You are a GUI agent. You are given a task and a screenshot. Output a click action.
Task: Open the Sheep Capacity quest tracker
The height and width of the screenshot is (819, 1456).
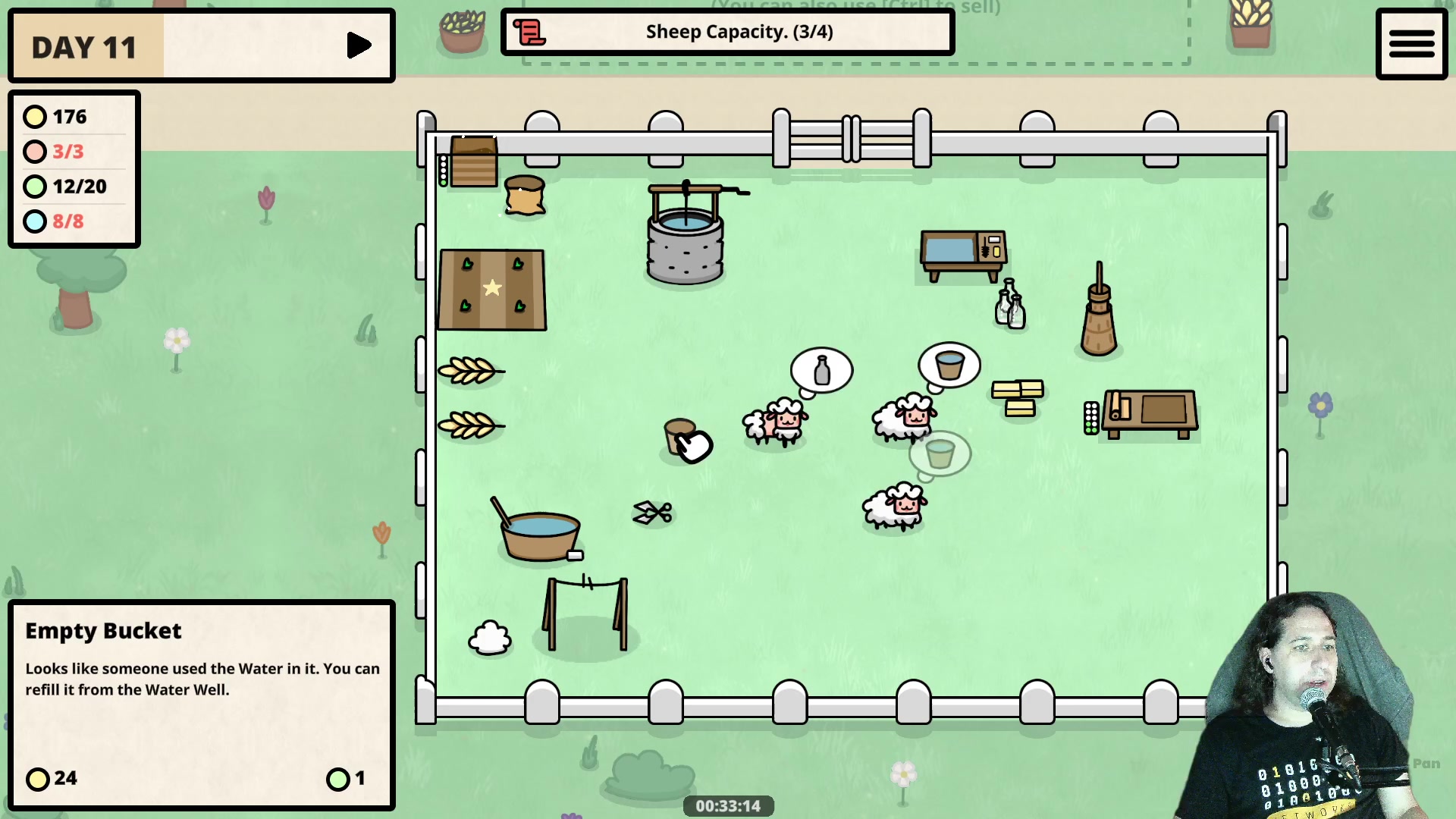coord(739,32)
